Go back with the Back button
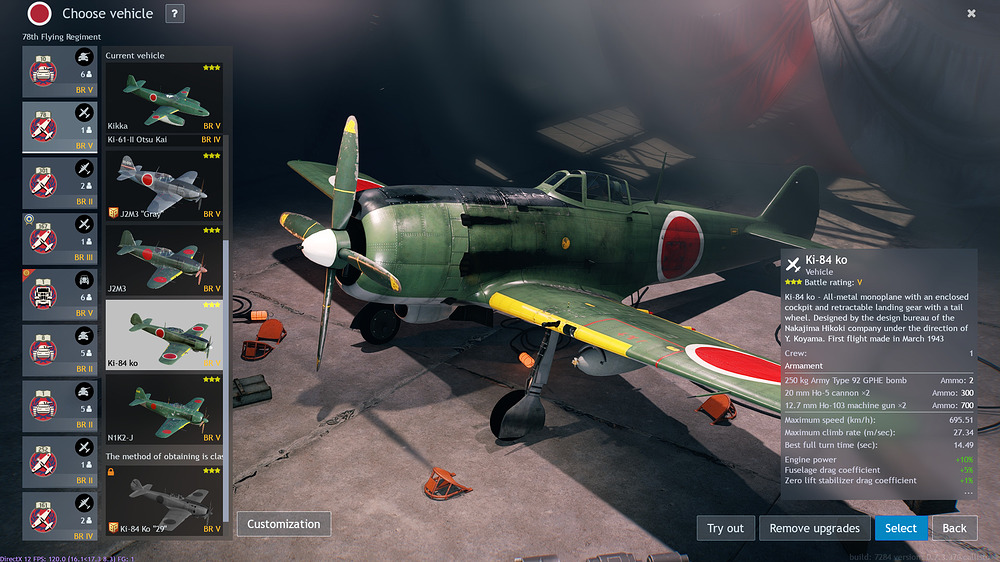The width and height of the screenshot is (1000, 562). tap(954, 528)
